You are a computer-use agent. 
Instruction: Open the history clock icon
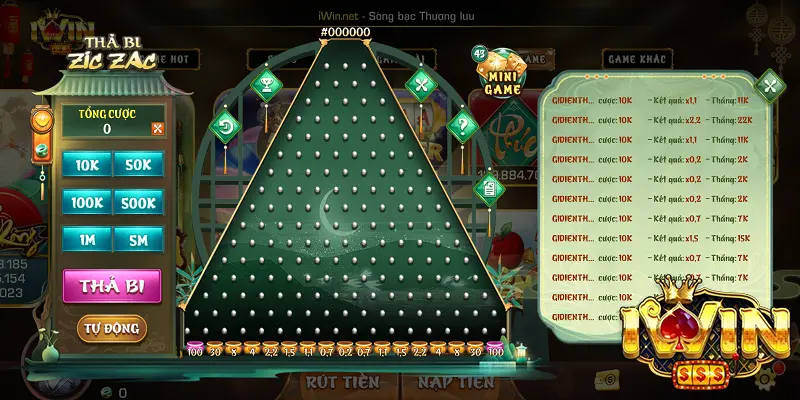click(x=226, y=128)
